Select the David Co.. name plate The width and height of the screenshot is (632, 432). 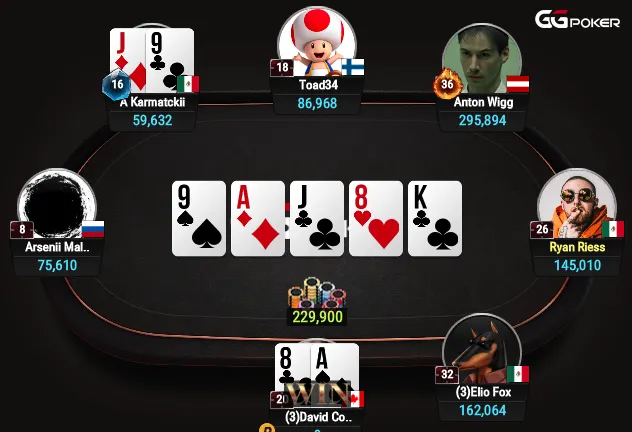coord(316,416)
